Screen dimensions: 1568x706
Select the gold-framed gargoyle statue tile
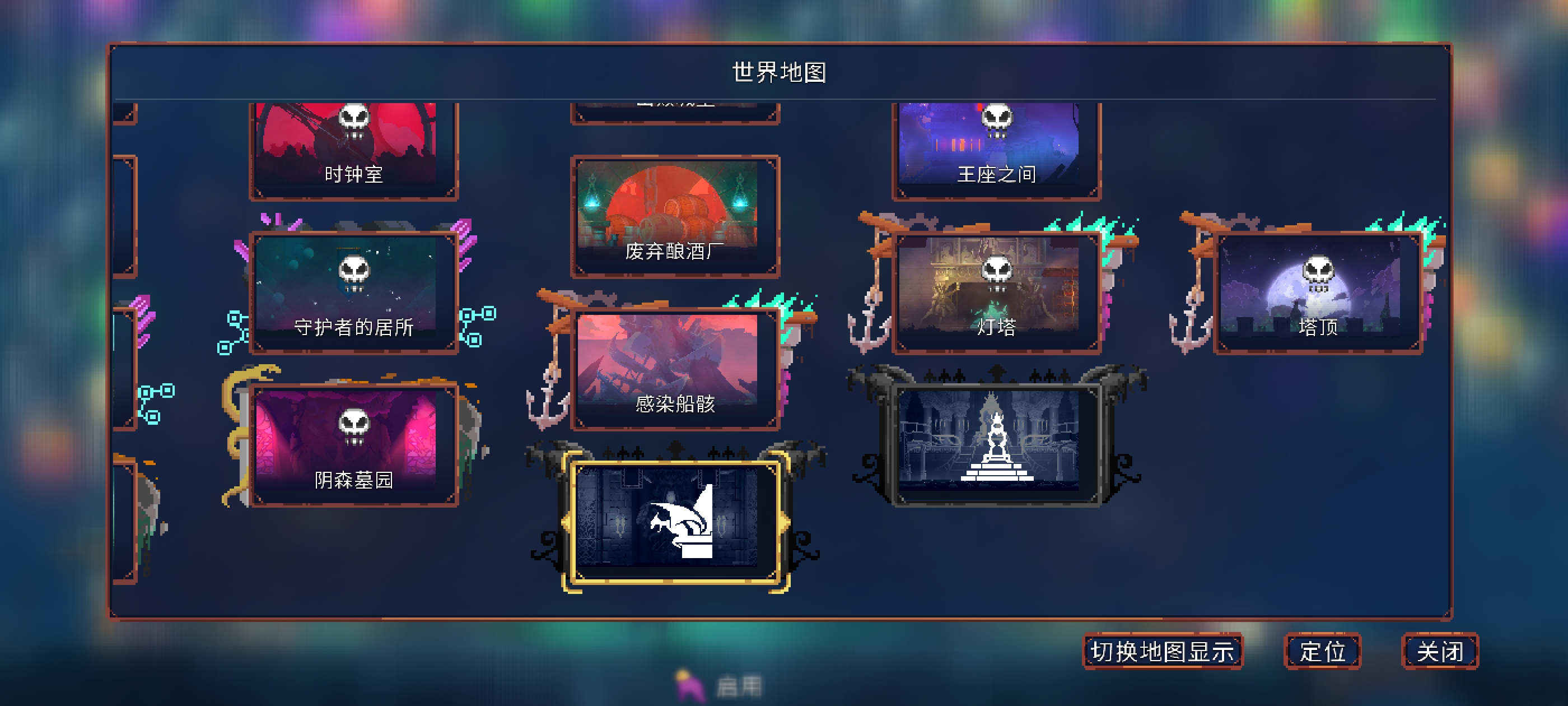674,522
